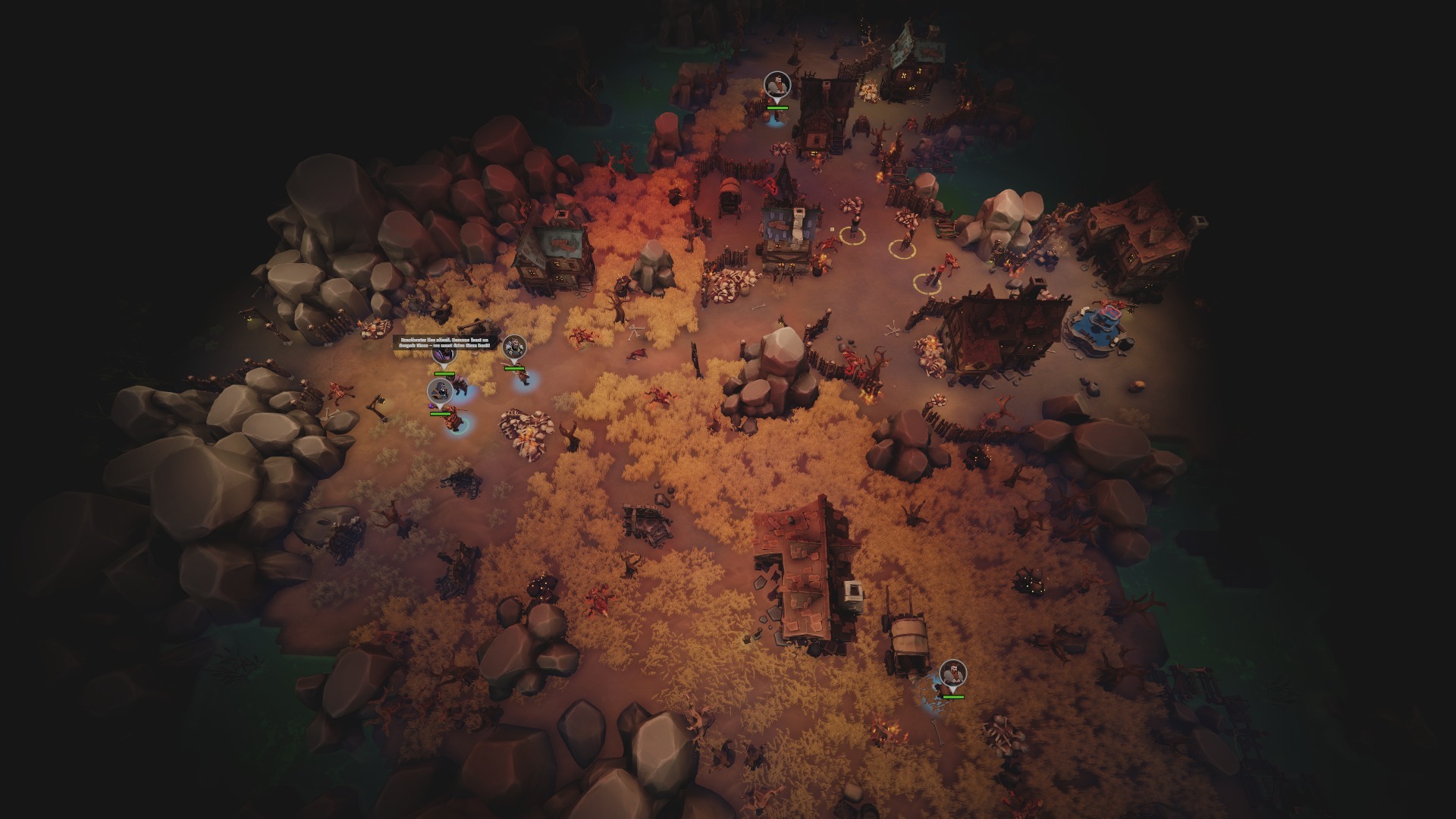Click the cart-carrying character's portrait icon
Viewport: 1456px width, 819px height.
[x=440, y=391]
